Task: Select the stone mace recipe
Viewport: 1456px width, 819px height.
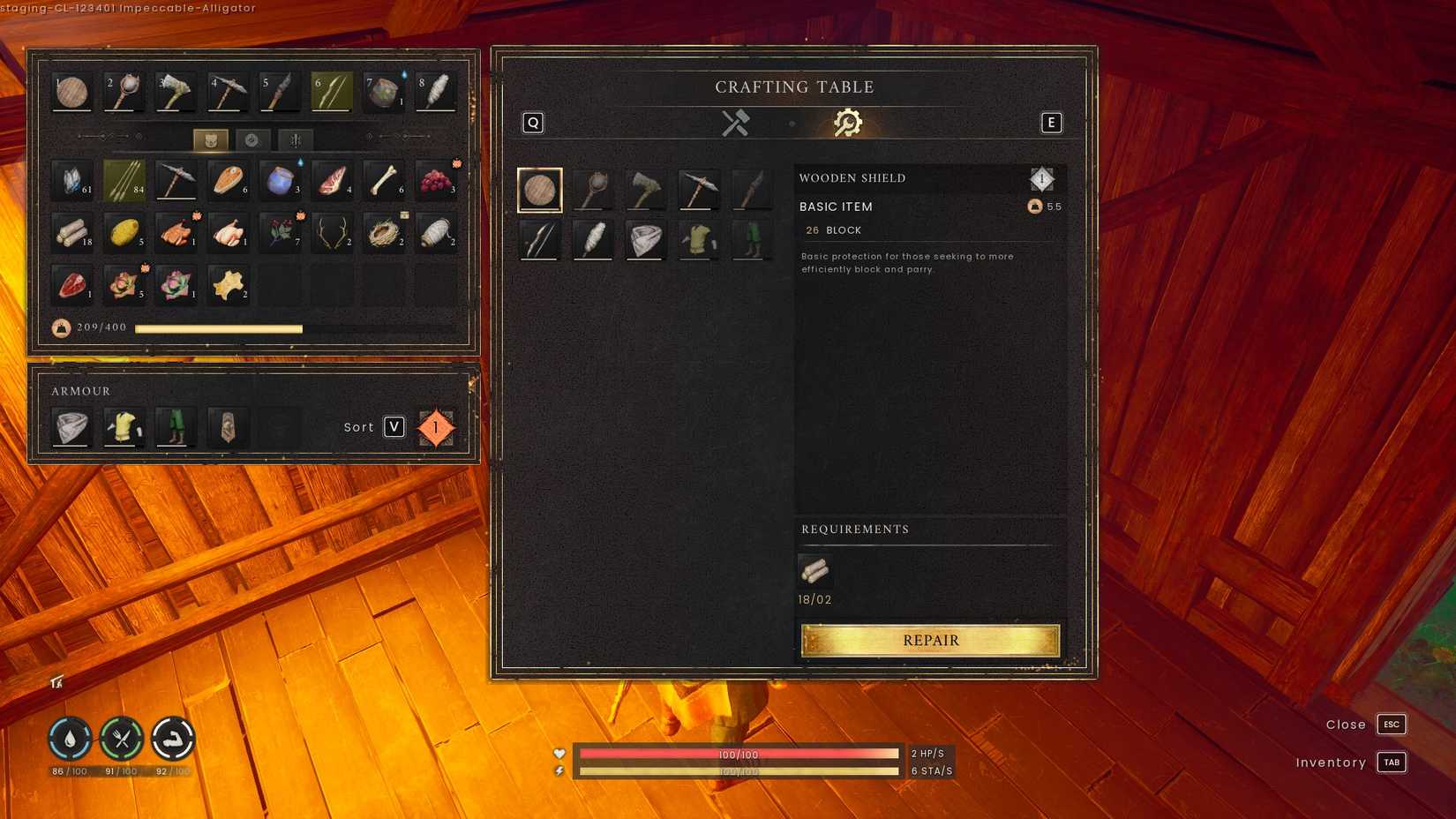Action: 592,188
